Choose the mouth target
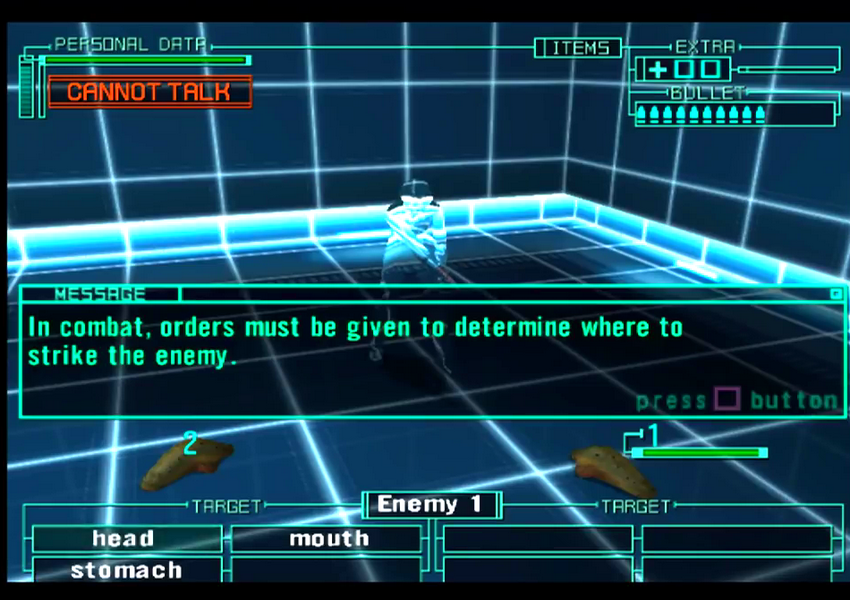Viewport: 850px width, 600px height. tap(327, 539)
